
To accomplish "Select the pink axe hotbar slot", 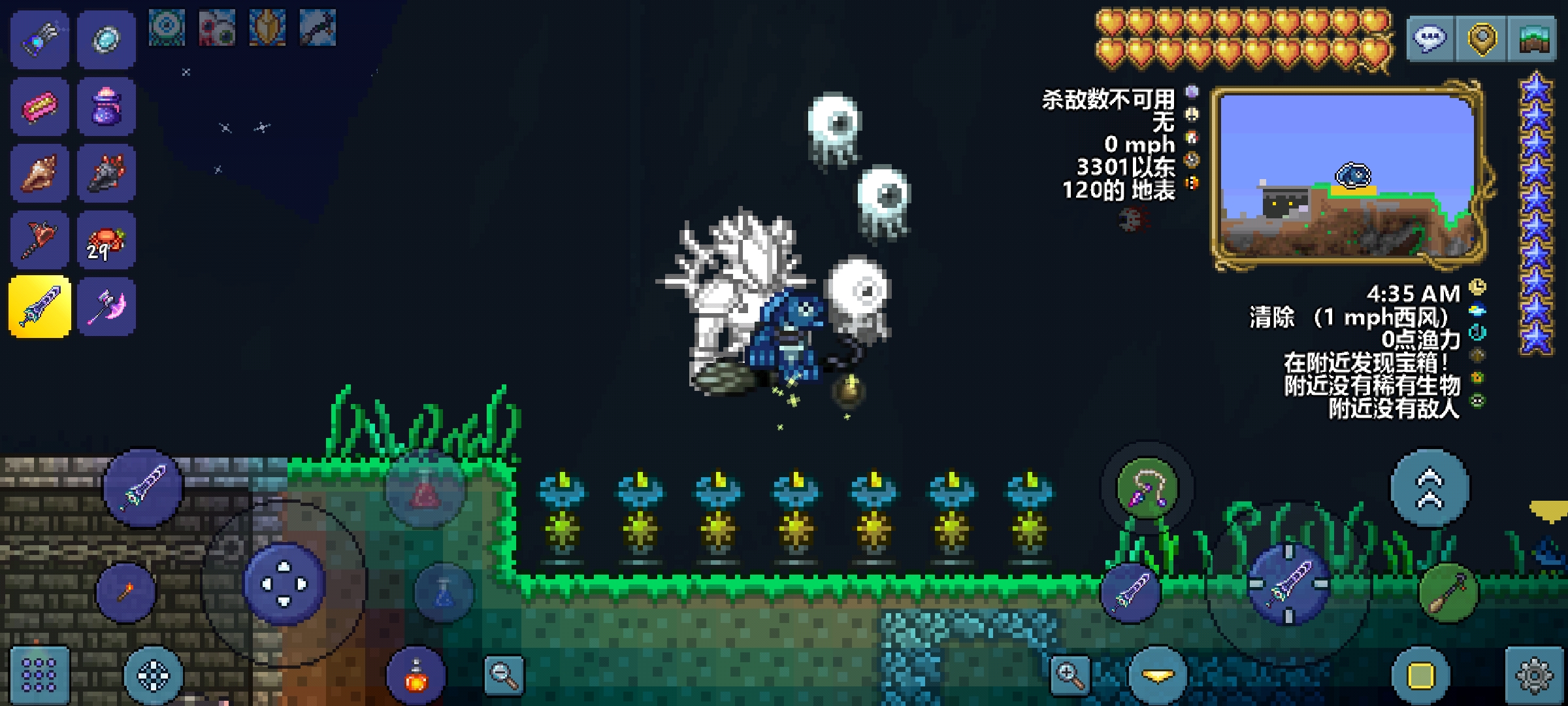I will click(106, 307).
